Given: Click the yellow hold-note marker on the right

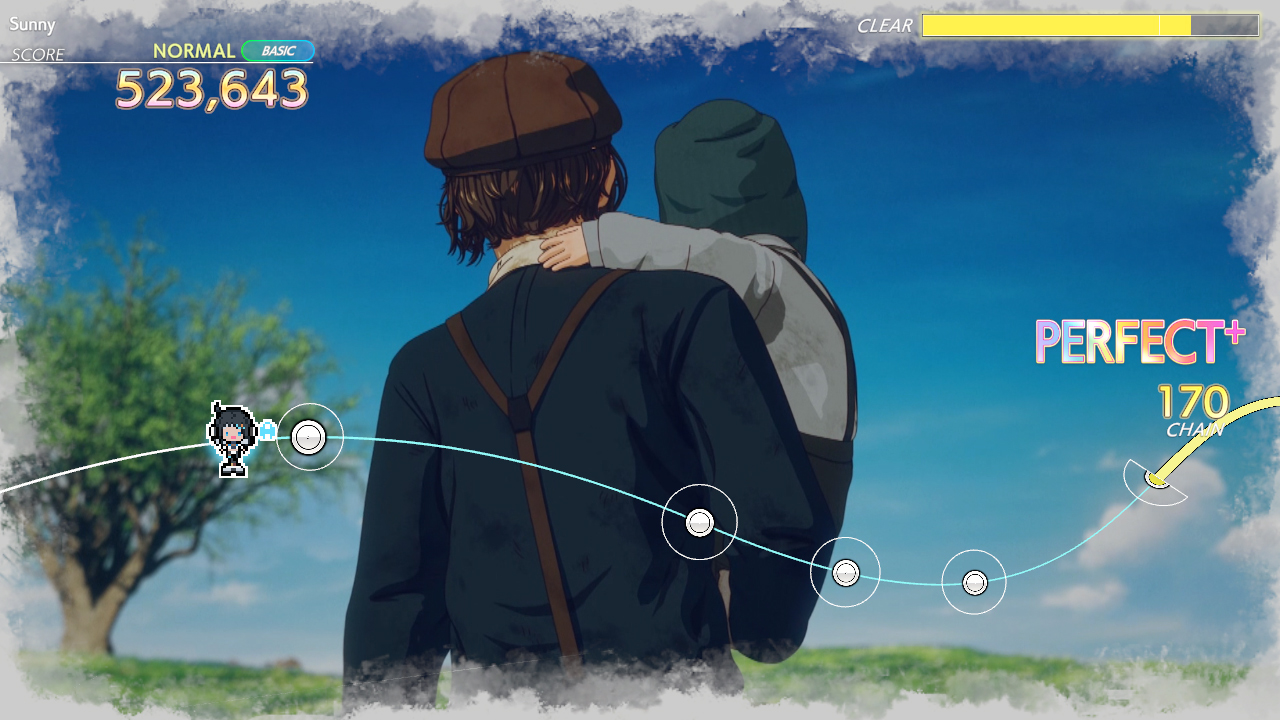Looking at the screenshot, I should click(x=1156, y=479).
